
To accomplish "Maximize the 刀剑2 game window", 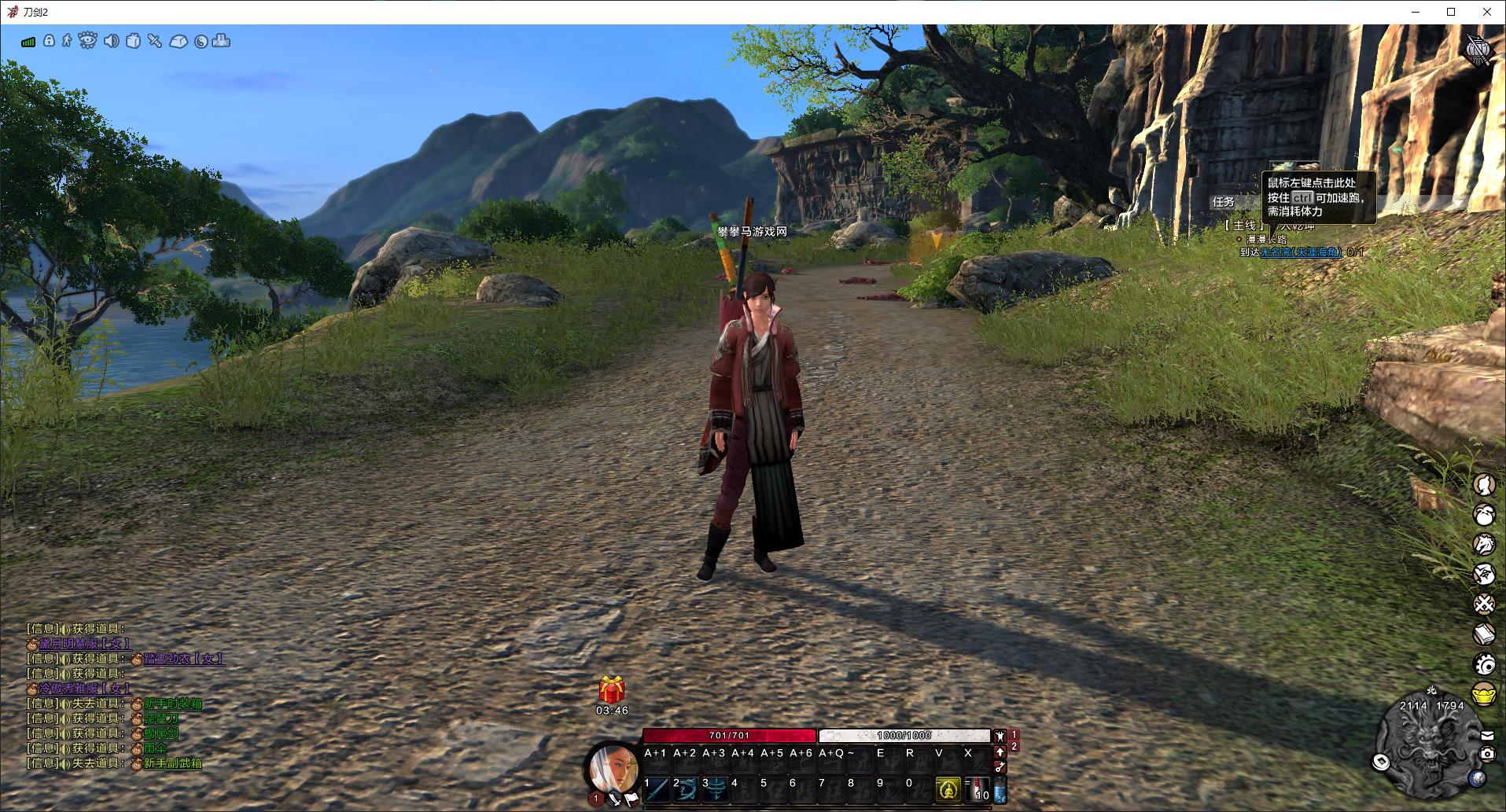I will coord(1451,12).
